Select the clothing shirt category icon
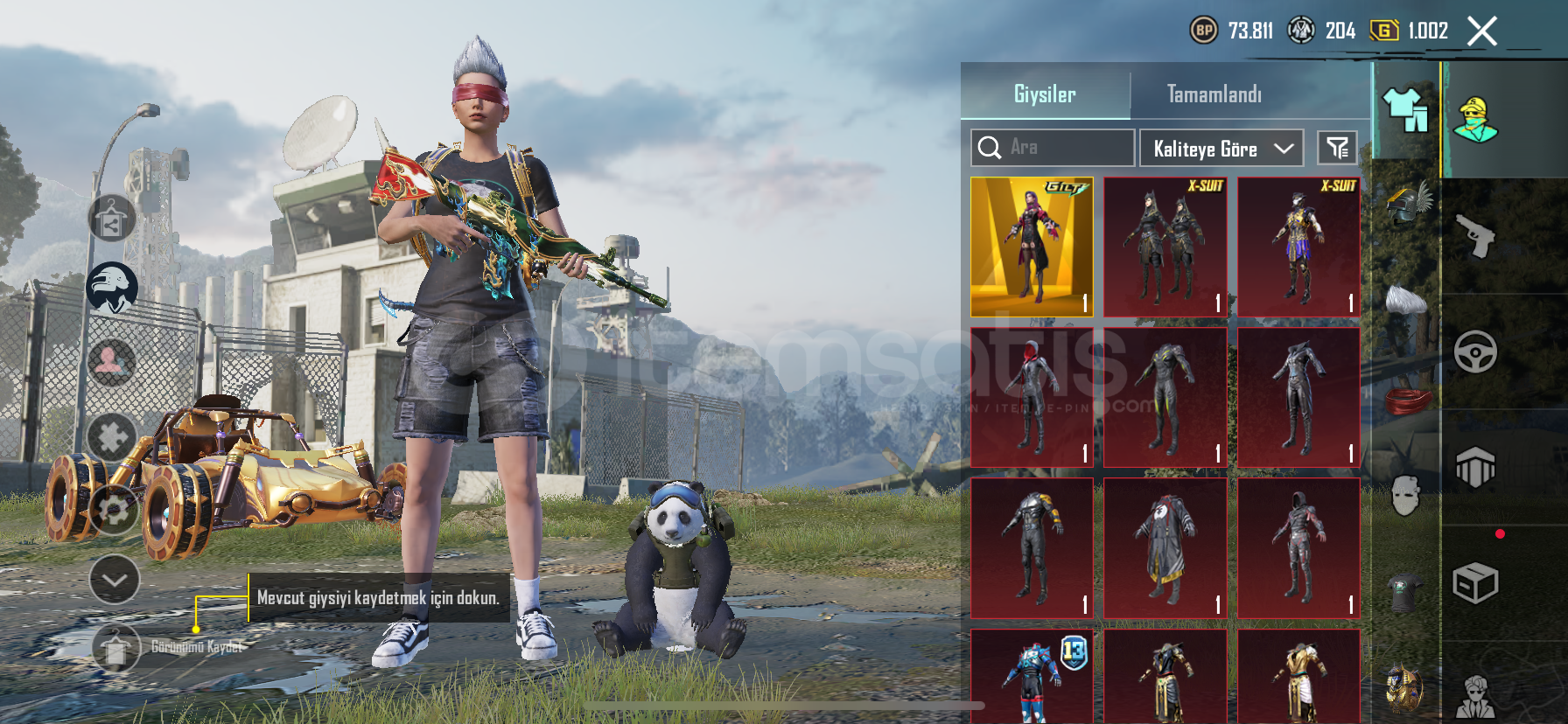The height and width of the screenshot is (724, 1568). (x=1405, y=111)
